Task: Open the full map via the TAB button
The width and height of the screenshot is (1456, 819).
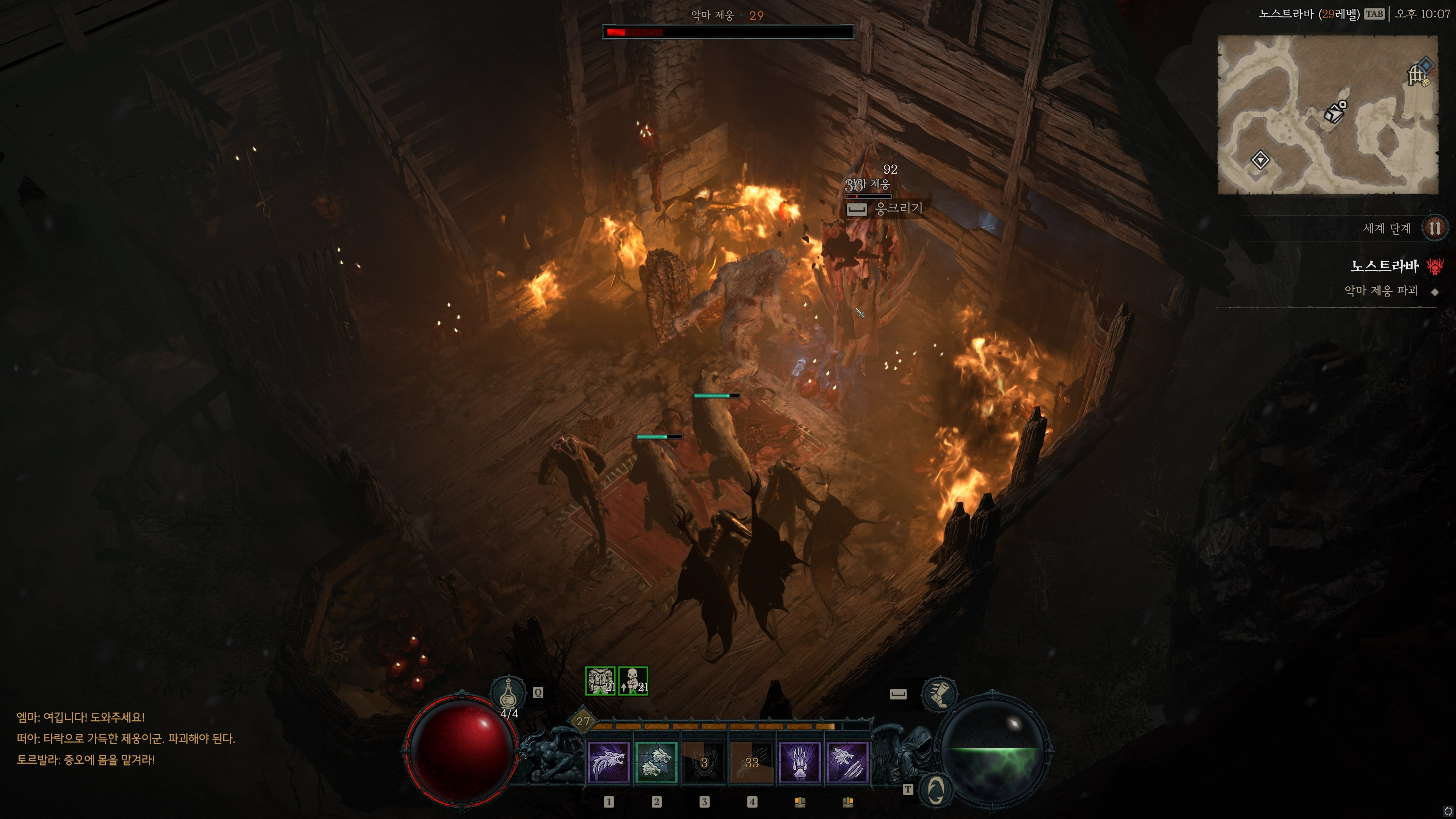Action: [1379, 13]
